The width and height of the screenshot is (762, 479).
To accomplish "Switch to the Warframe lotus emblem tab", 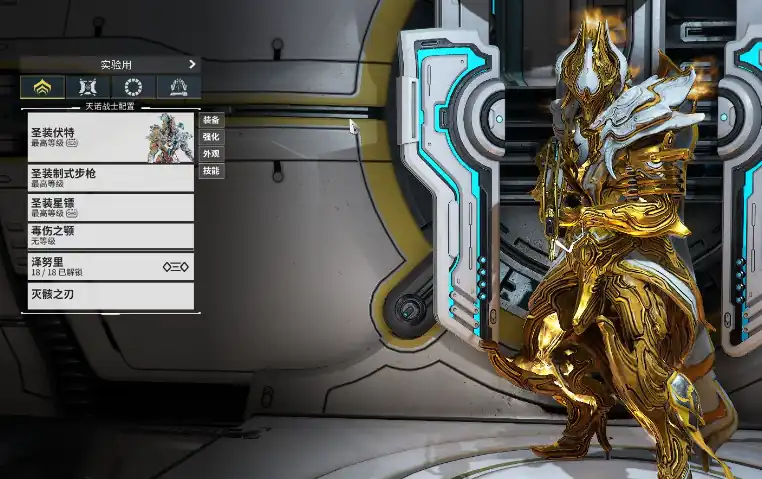I will click(43, 87).
